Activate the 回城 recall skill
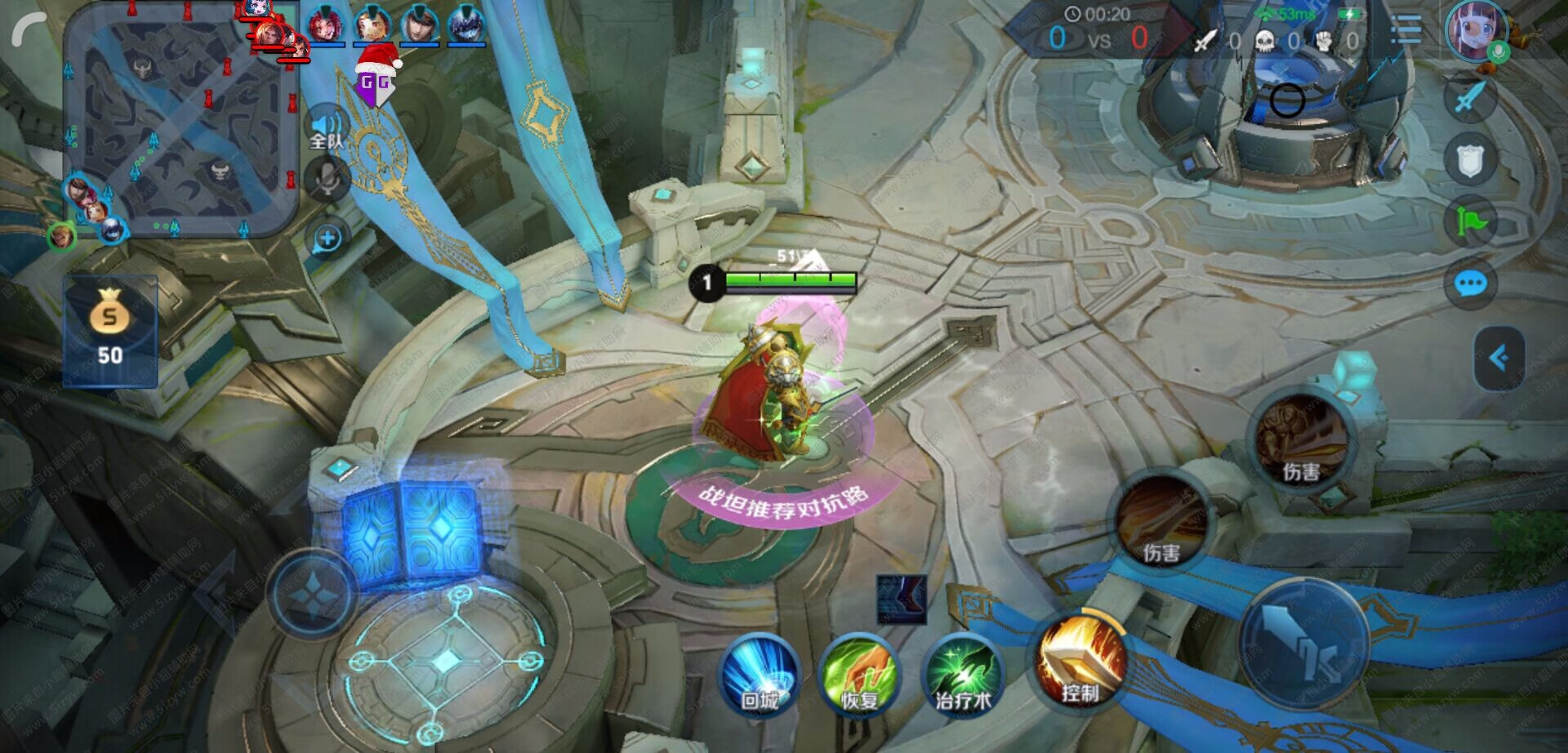The image size is (1568, 753). (x=759, y=676)
